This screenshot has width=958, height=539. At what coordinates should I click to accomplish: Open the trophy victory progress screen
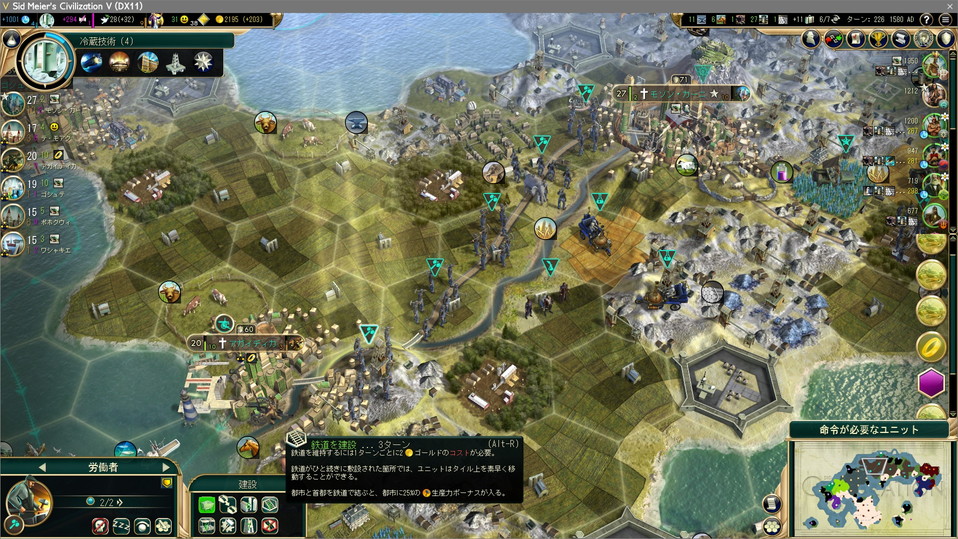(x=878, y=38)
